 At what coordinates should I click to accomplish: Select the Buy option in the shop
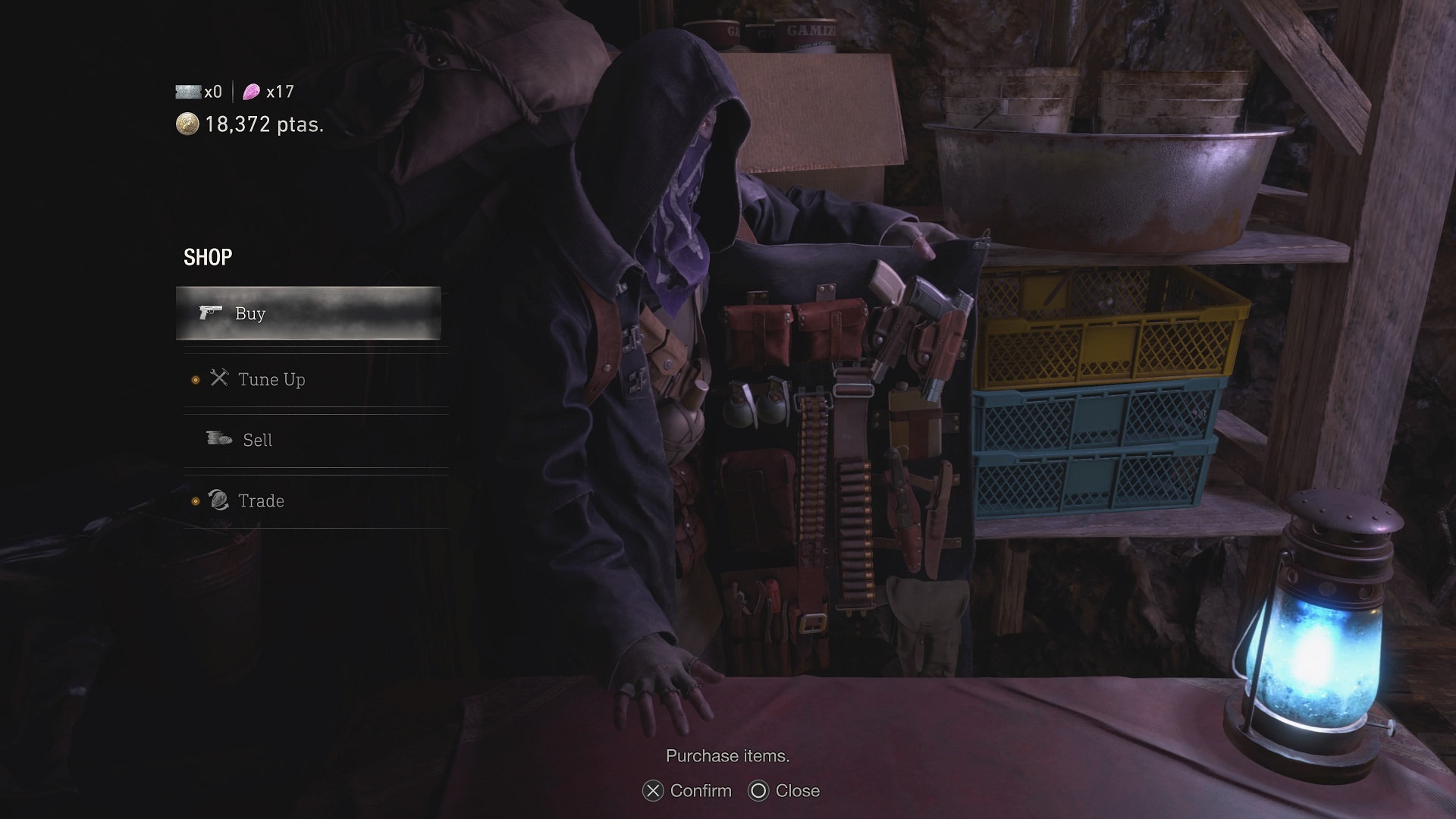tap(308, 313)
